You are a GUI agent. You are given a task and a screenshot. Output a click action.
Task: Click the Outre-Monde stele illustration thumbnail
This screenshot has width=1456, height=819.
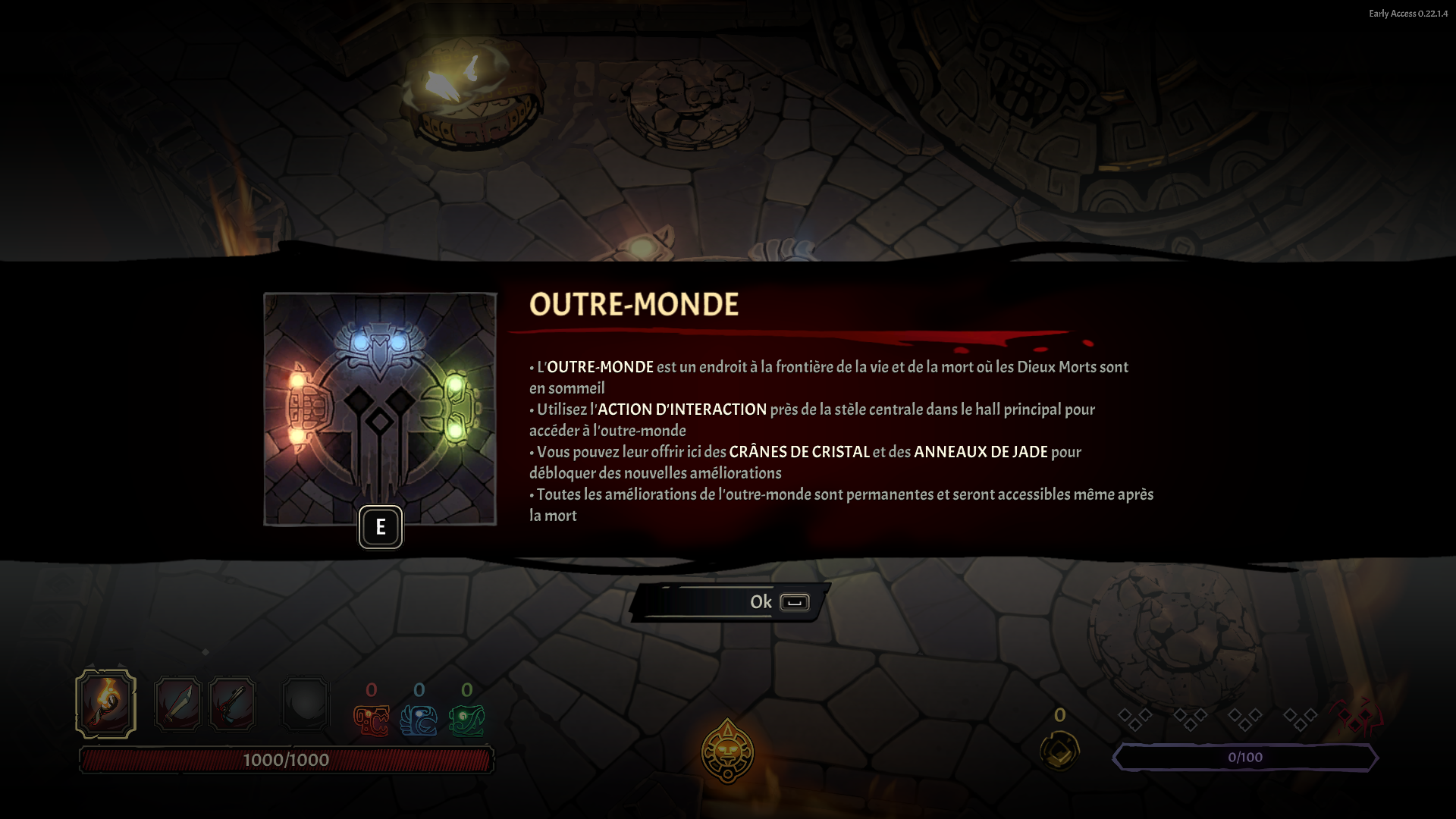pyautogui.click(x=380, y=409)
